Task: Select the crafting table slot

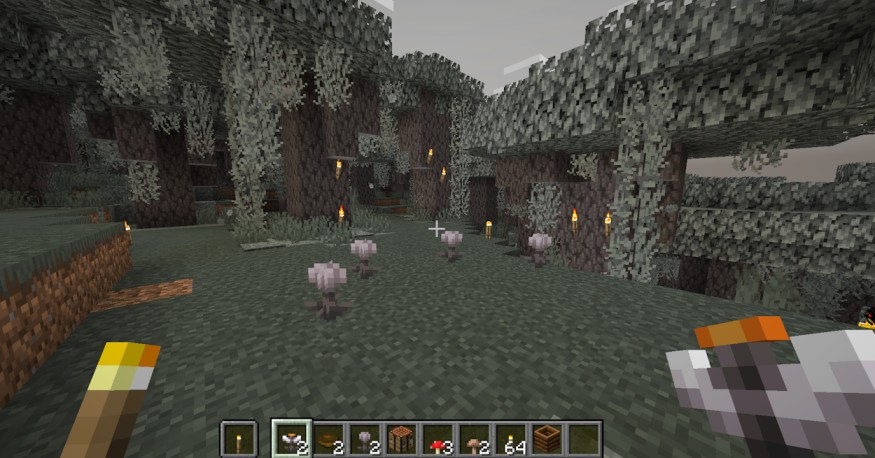Action: tap(401, 438)
